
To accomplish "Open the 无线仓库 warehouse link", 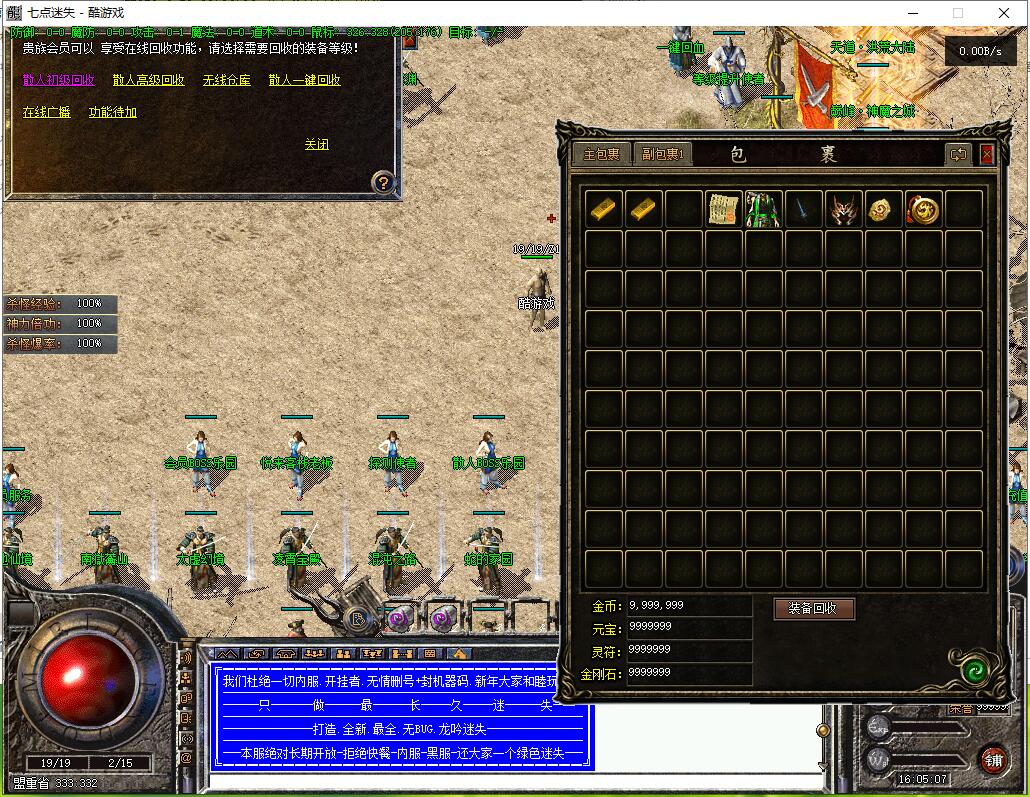I will (x=226, y=80).
